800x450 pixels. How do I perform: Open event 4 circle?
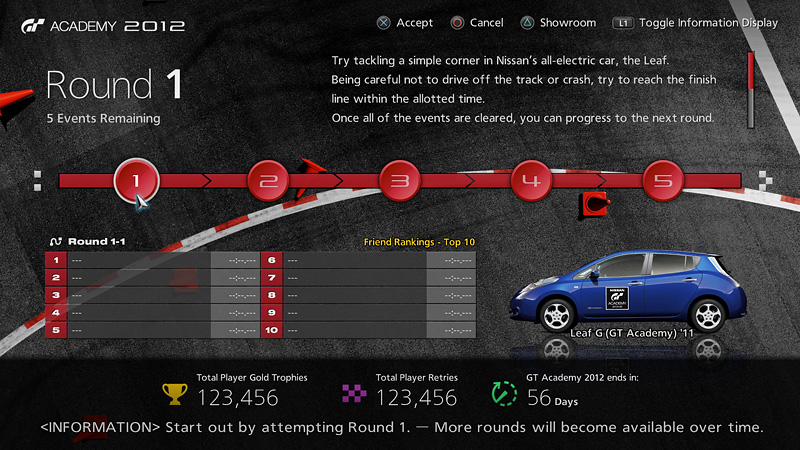(x=531, y=181)
